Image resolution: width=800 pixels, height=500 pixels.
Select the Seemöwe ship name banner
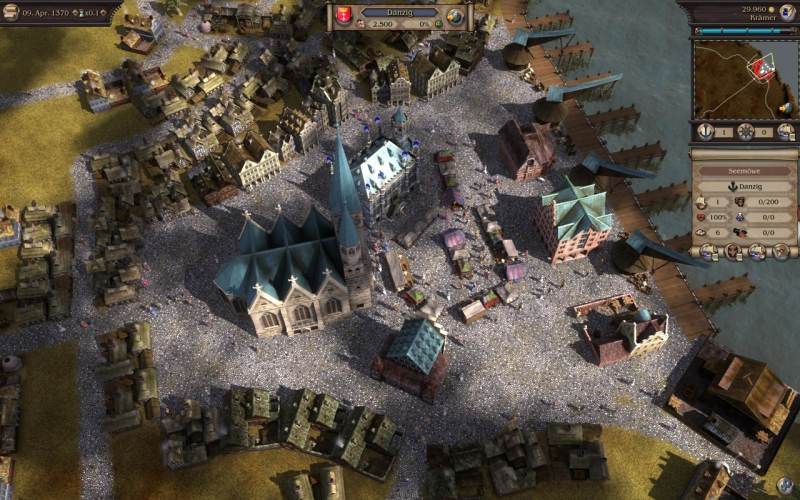click(x=744, y=170)
